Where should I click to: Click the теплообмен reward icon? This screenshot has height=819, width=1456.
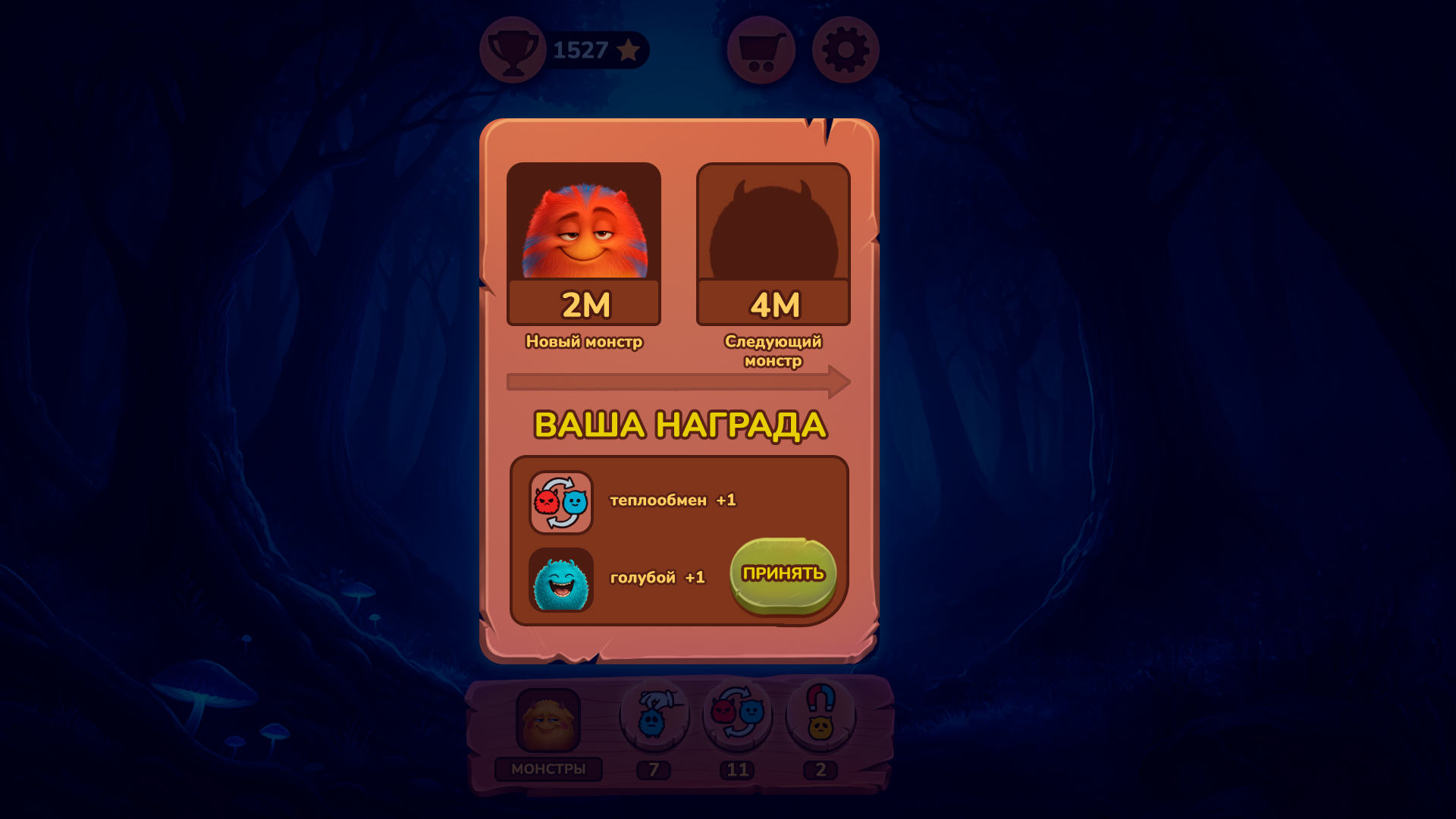click(562, 502)
